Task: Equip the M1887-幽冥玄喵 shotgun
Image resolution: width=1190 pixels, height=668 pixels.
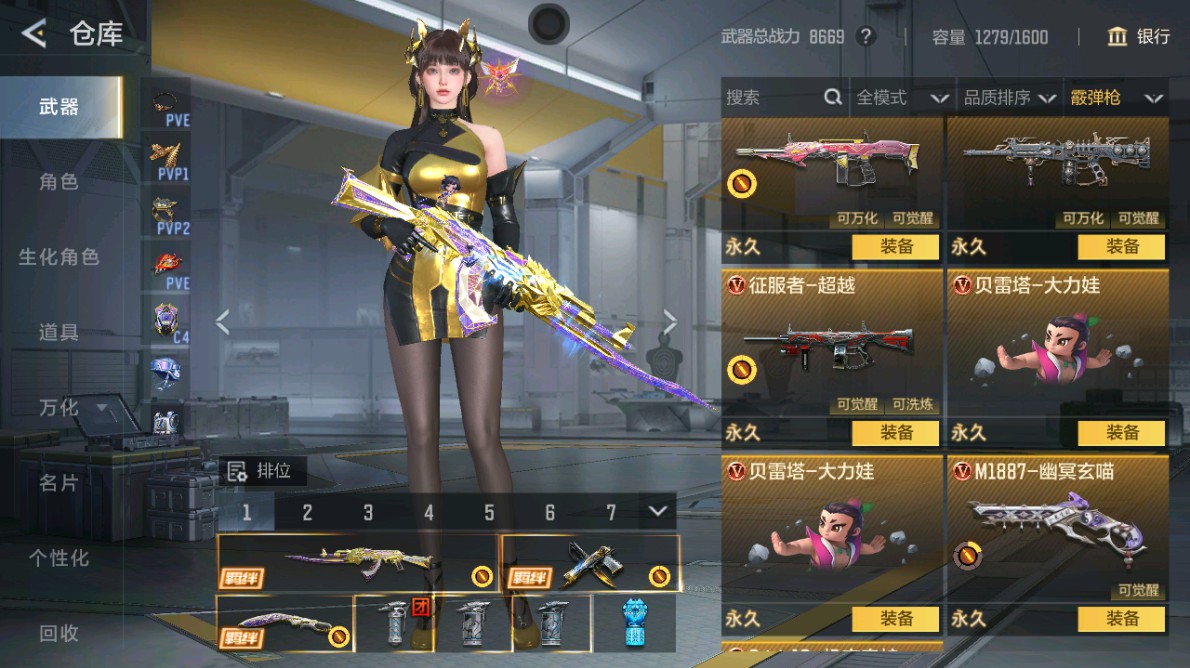Action: [x=1121, y=619]
